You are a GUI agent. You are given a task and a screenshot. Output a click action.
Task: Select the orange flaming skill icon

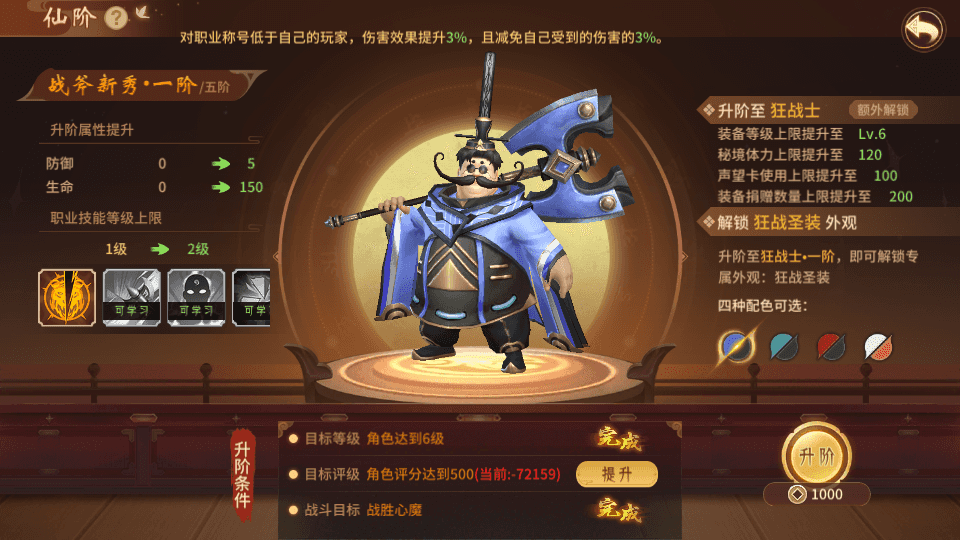click(x=67, y=298)
